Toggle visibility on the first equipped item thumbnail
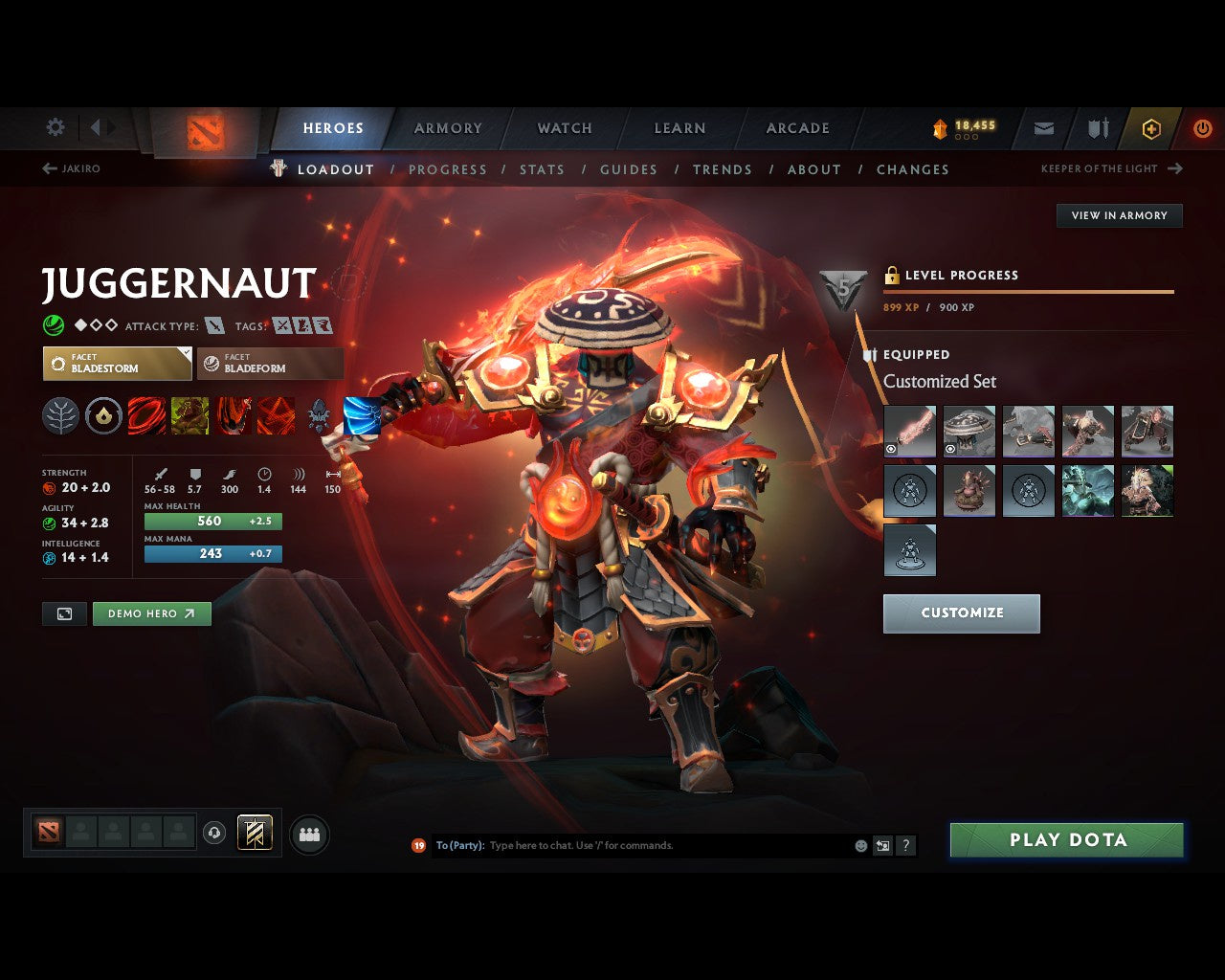The height and width of the screenshot is (980, 1225). click(x=891, y=448)
